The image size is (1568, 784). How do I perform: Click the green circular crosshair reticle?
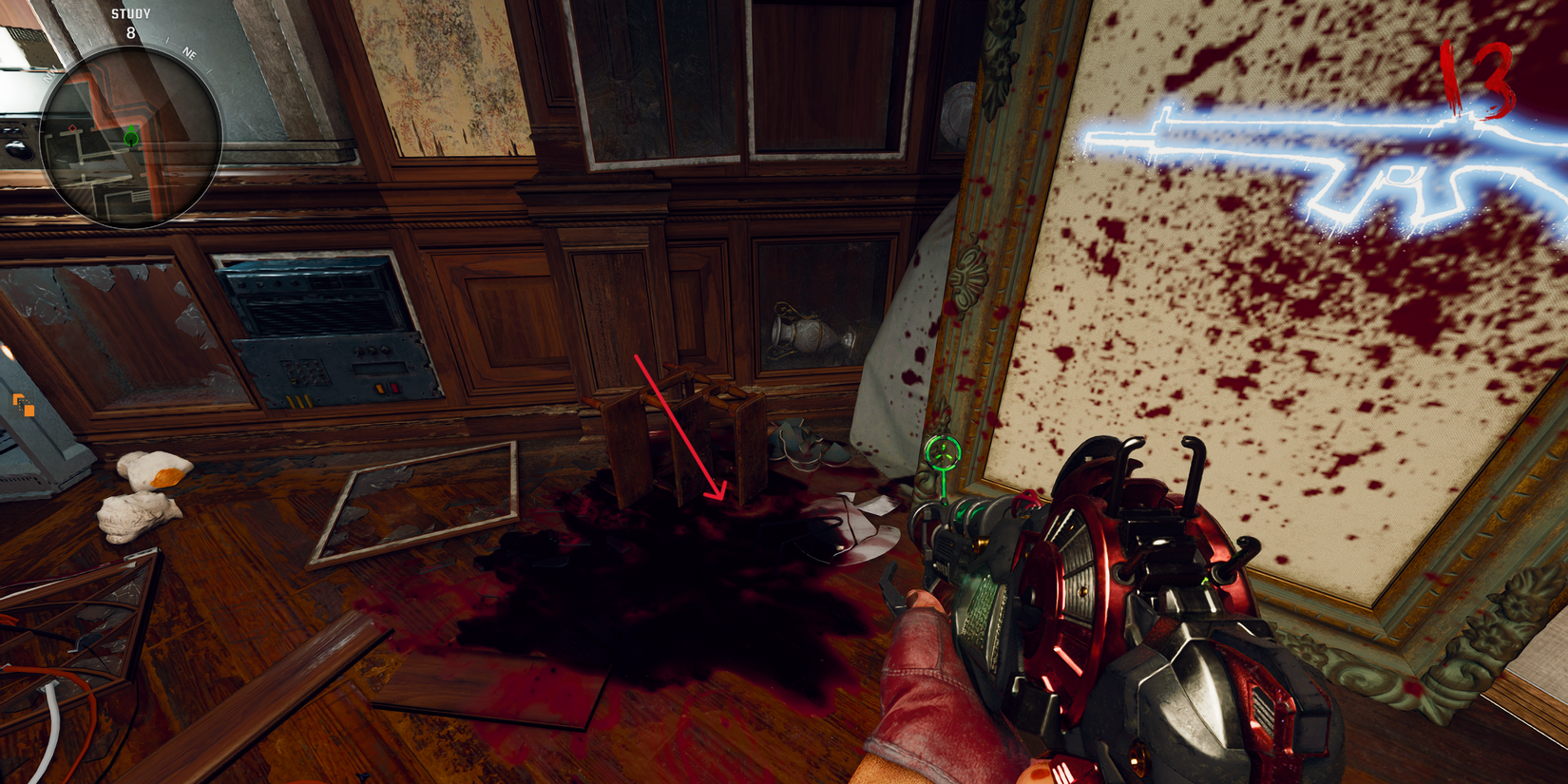point(943,453)
